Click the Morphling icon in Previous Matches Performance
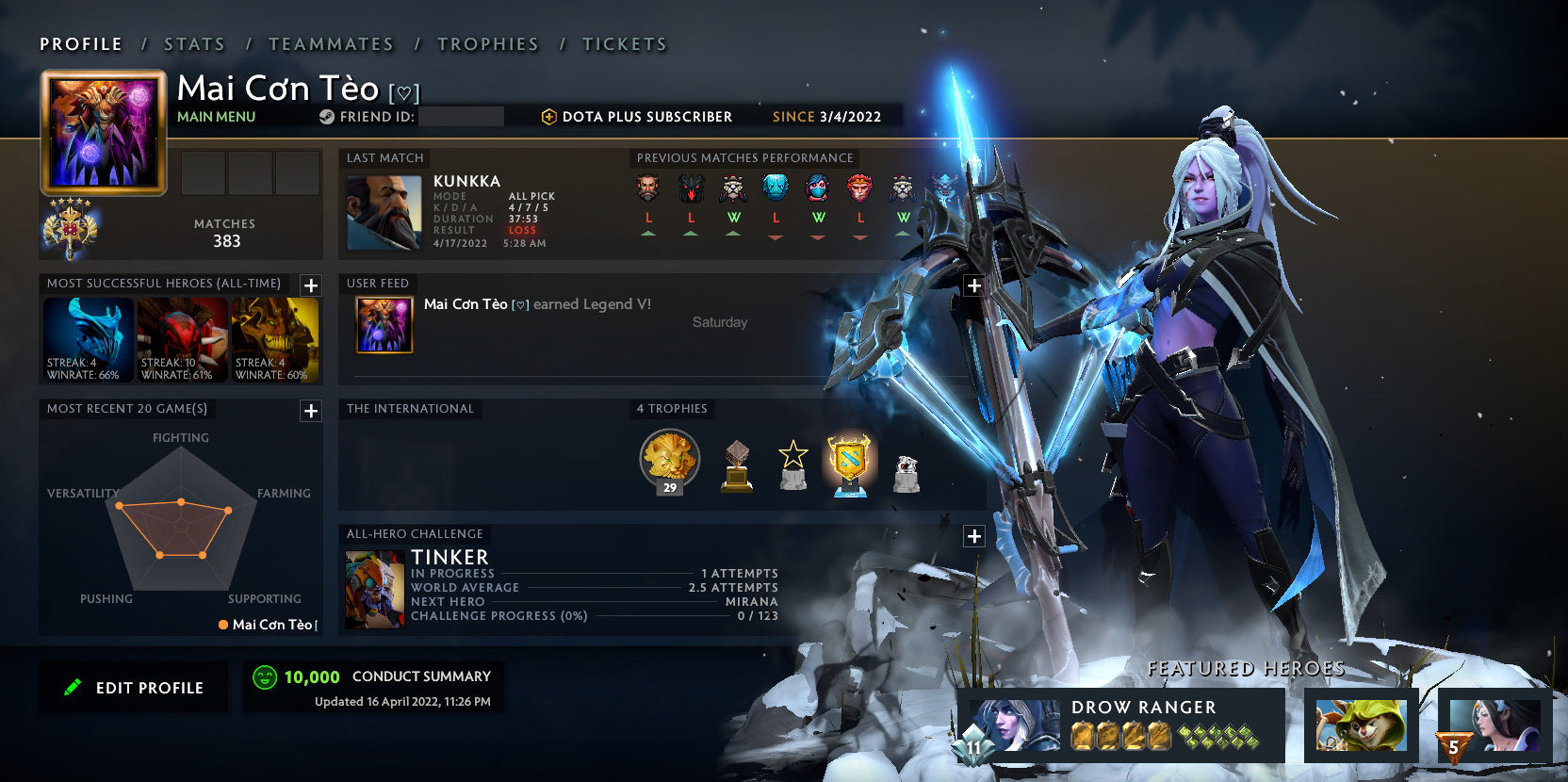1568x782 pixels. (775, 188)
